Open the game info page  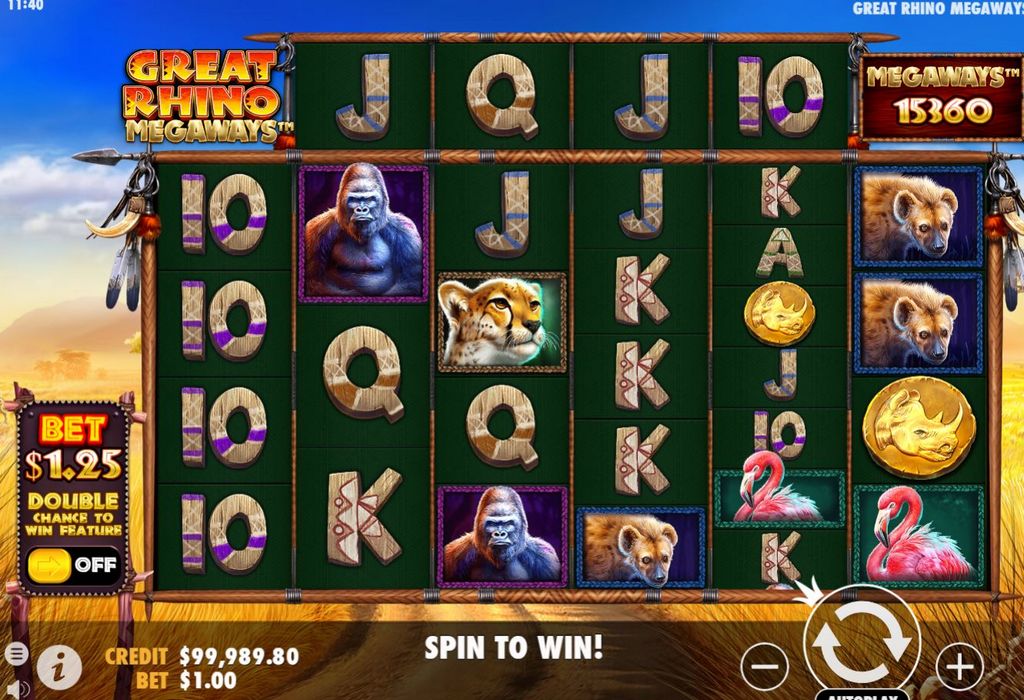(x=59, y=666)
